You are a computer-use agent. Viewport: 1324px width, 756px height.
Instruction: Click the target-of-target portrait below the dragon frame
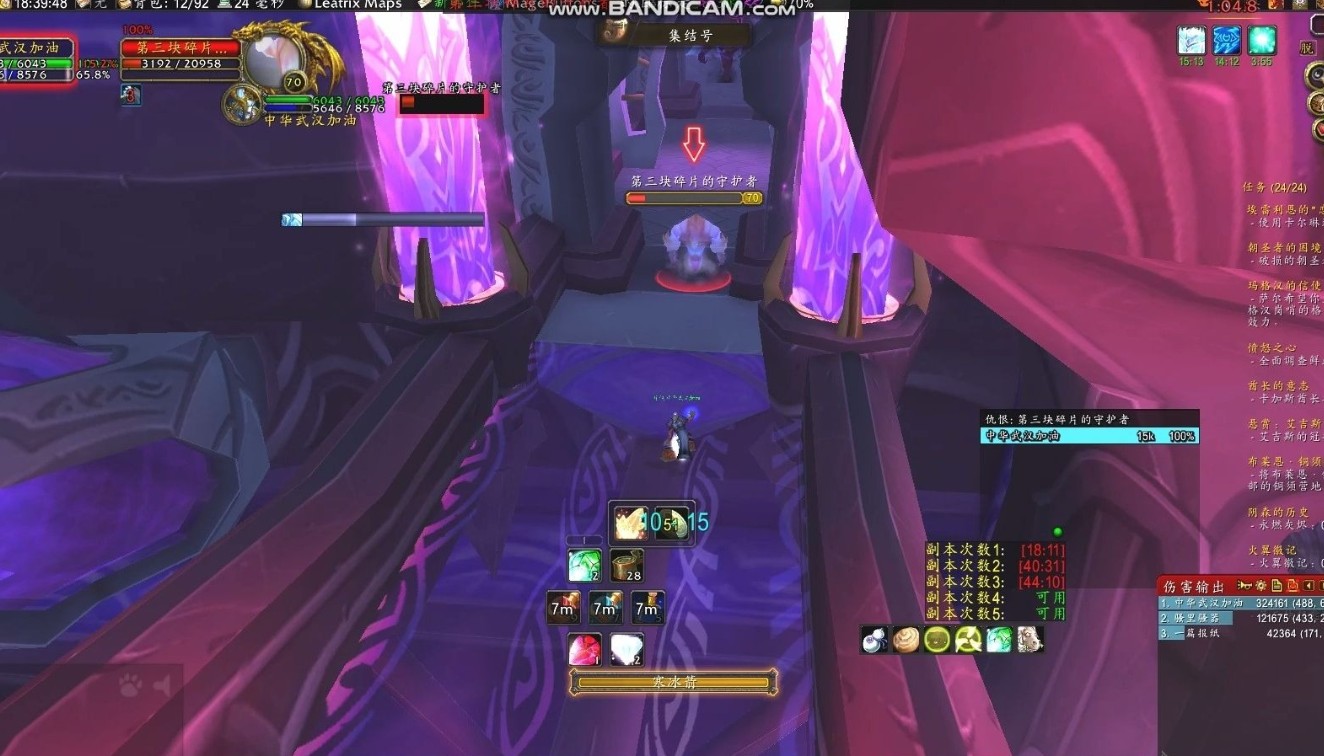pos(243,103)
